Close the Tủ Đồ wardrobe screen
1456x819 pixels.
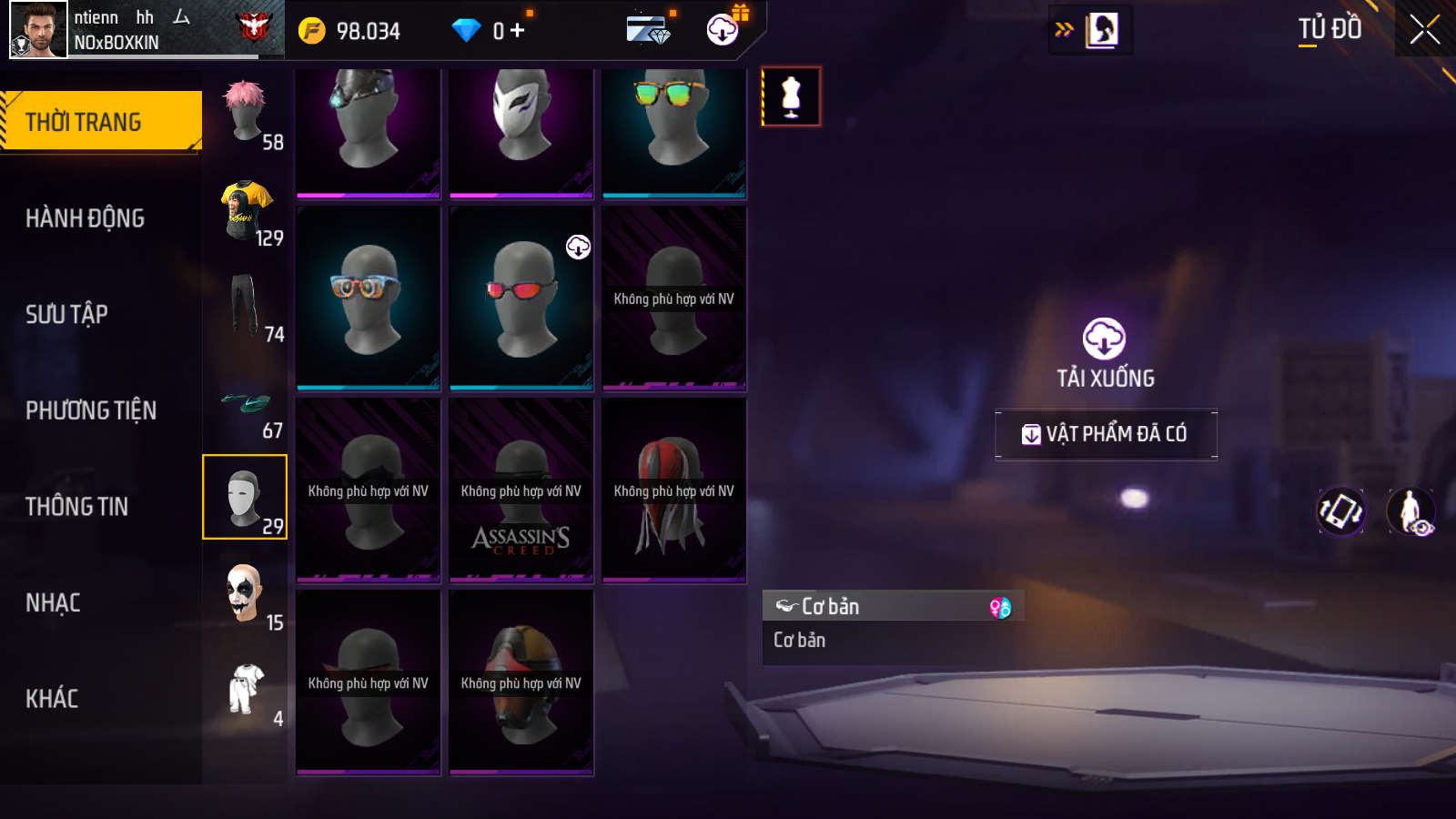(x=1424, y=29)
